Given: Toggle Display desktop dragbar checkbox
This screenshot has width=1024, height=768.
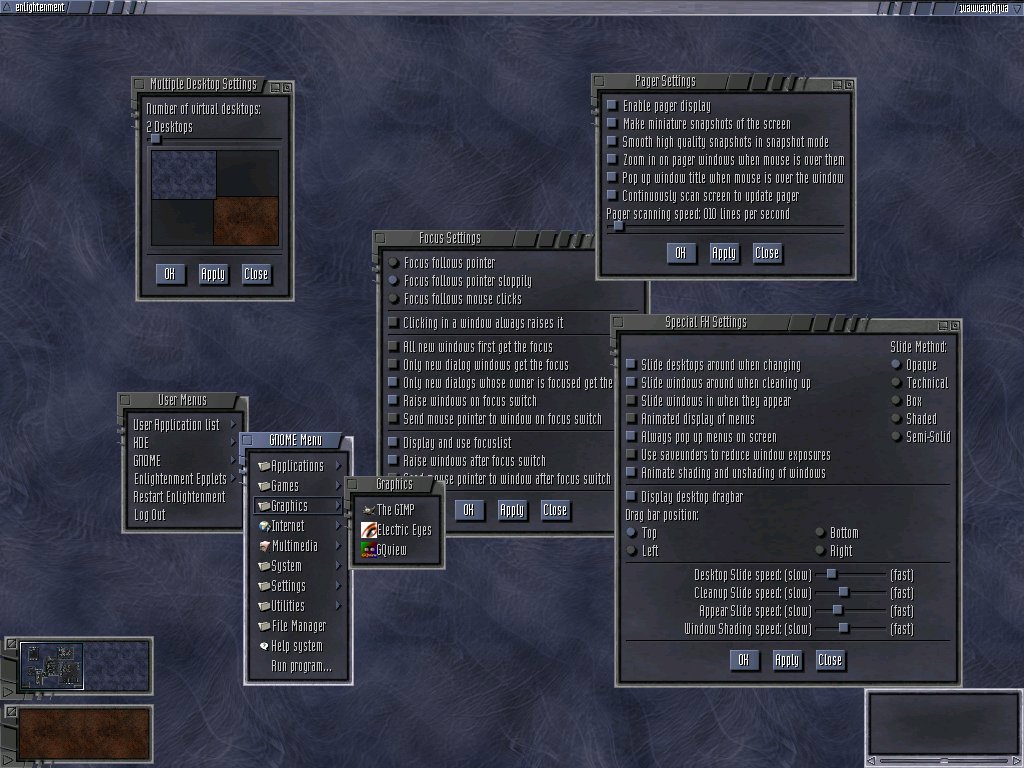Looking at the screenshot, I should pos(630,497).
